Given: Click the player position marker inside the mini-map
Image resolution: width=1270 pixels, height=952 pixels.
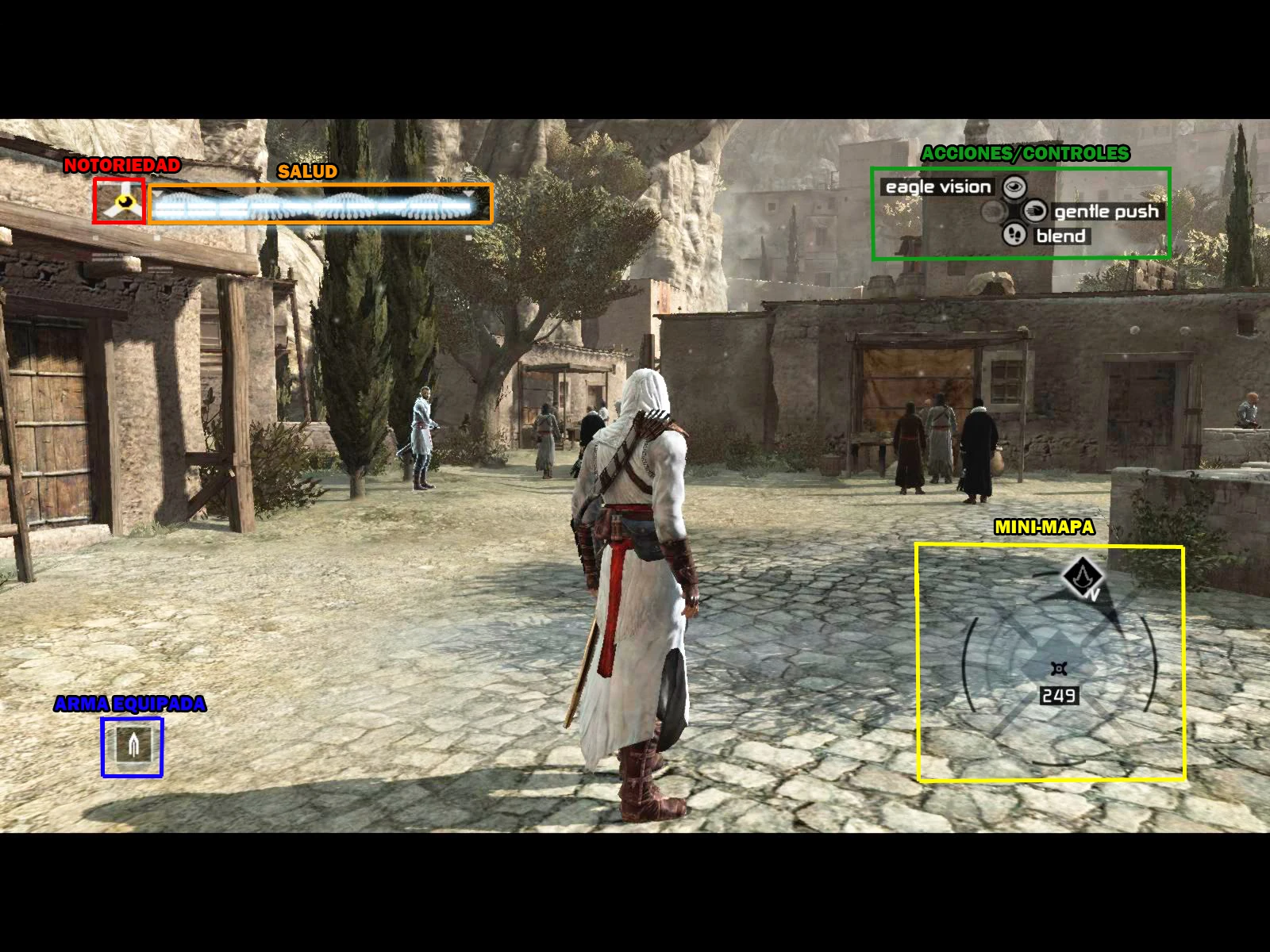Looking at the screenshot, I should (1058, 669).
